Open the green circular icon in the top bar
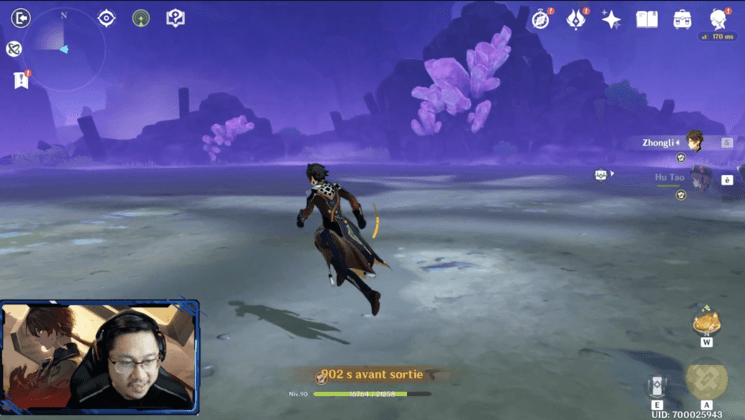 tap(141, 18)
